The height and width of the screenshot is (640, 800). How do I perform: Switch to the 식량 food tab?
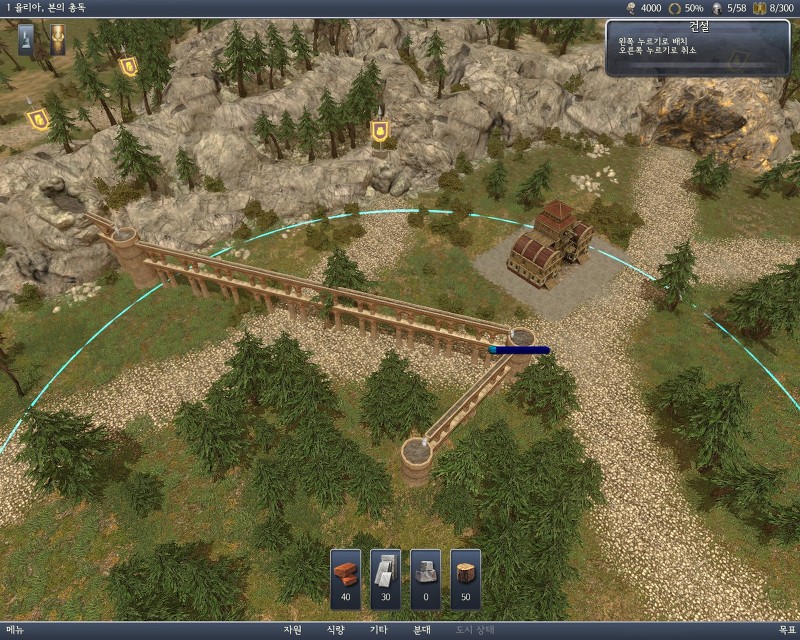[x=335, y=631]
